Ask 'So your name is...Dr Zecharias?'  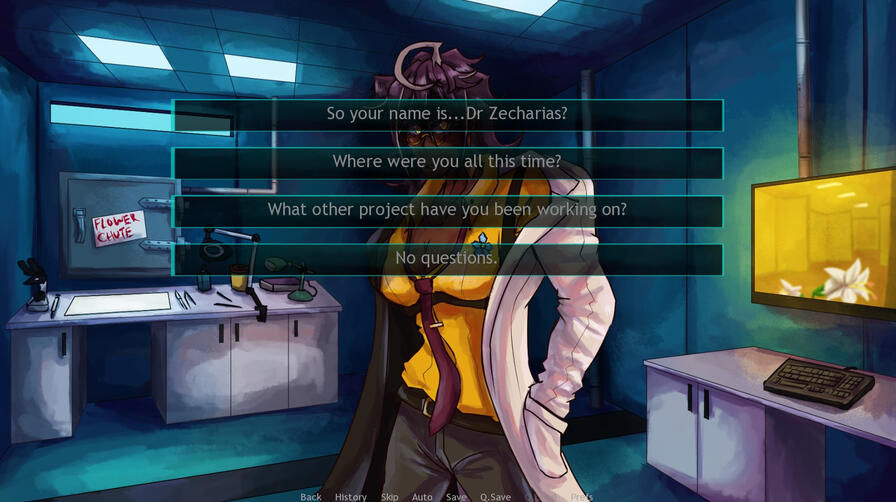[447, 114]
